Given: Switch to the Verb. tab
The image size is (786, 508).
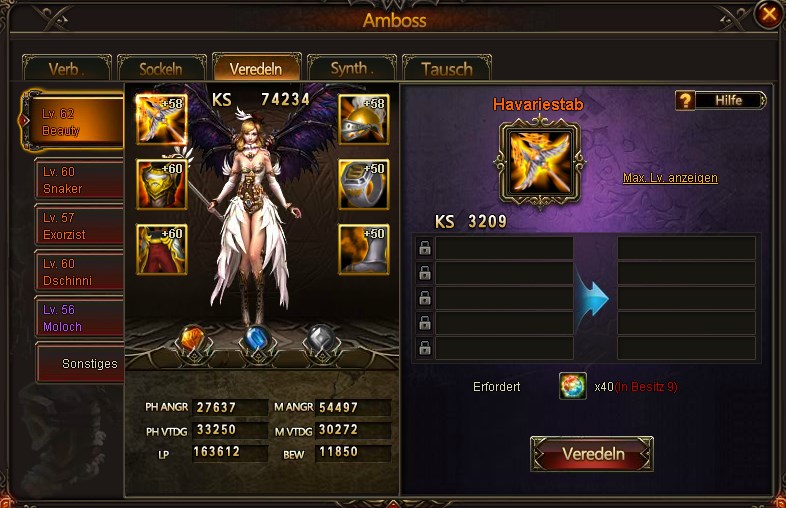Looking at the screenshot, I should click(66, 69).
